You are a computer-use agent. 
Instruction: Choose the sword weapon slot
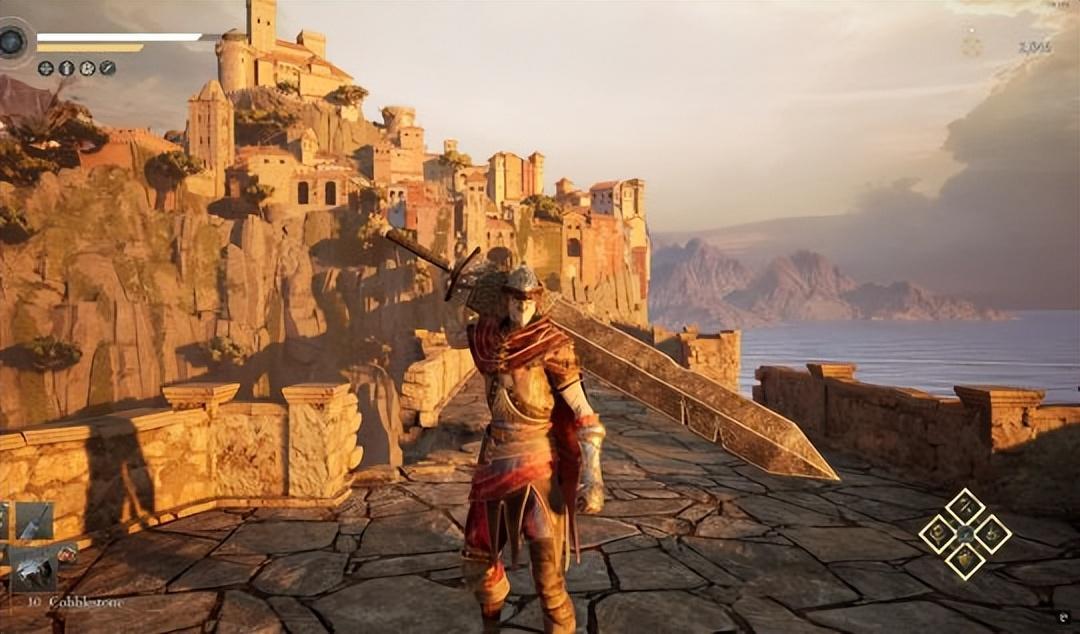33,521
